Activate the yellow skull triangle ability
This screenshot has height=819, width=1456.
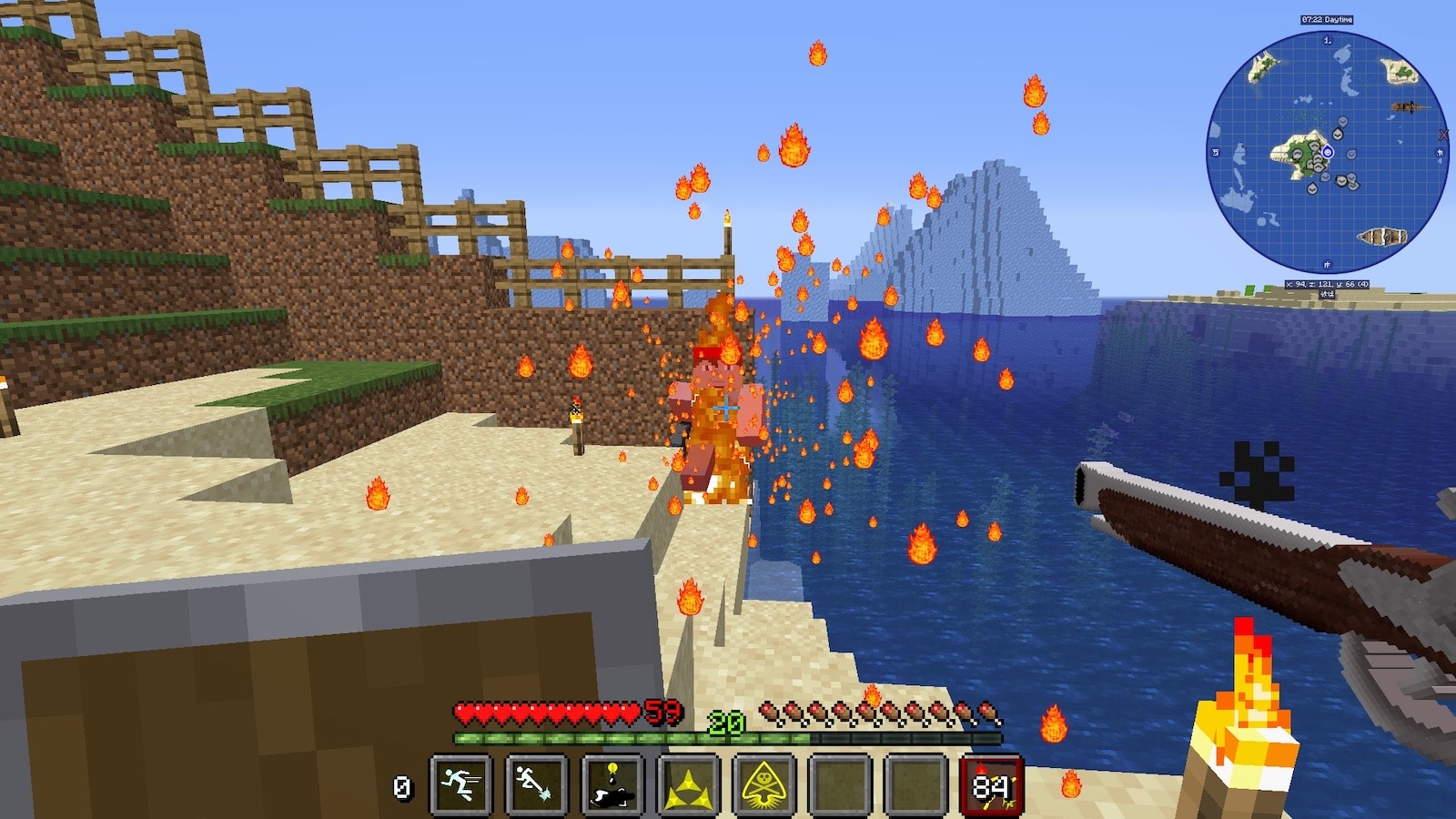pyautogui.click(x=764, y=784)
